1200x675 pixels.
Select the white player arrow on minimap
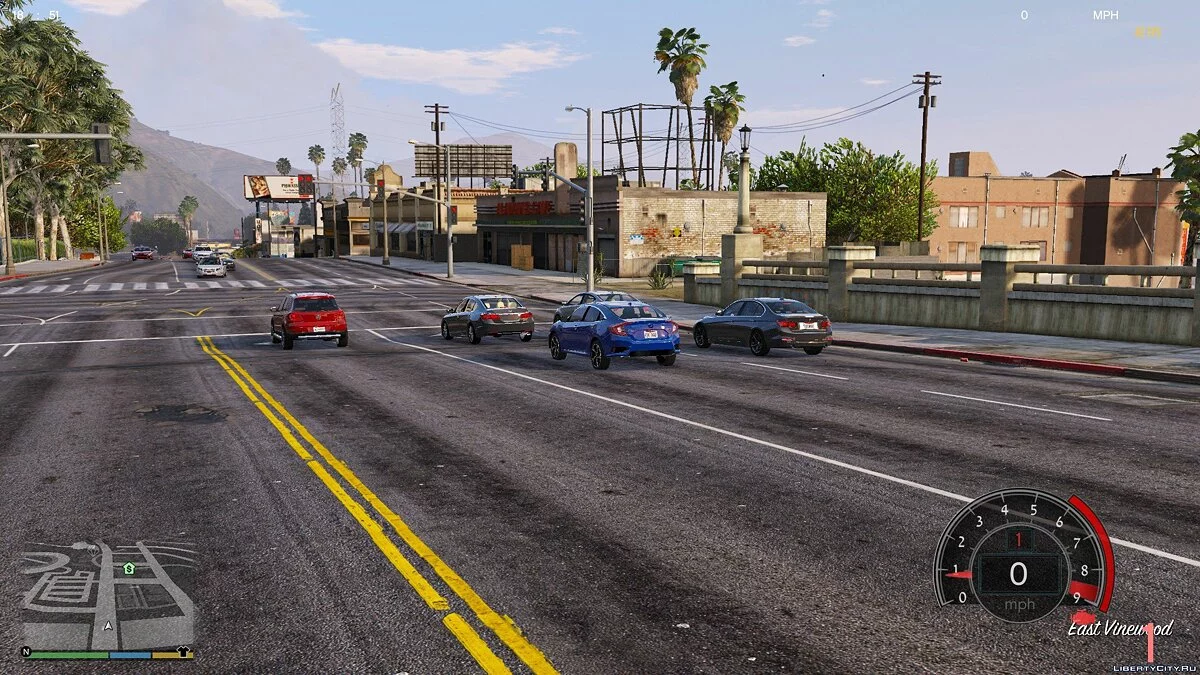point(108,626)
